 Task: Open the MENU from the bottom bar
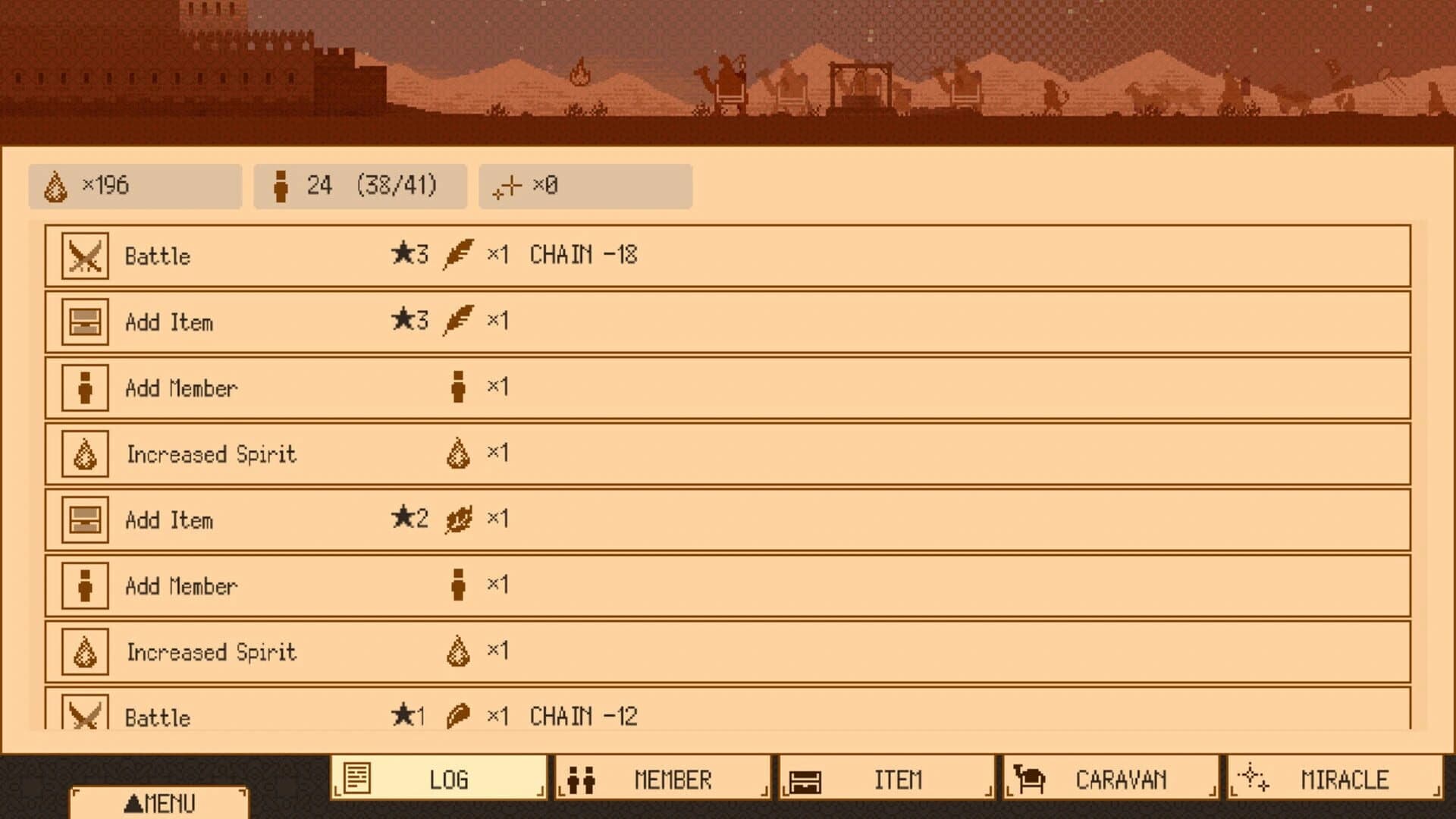click(x=161, y=802)
